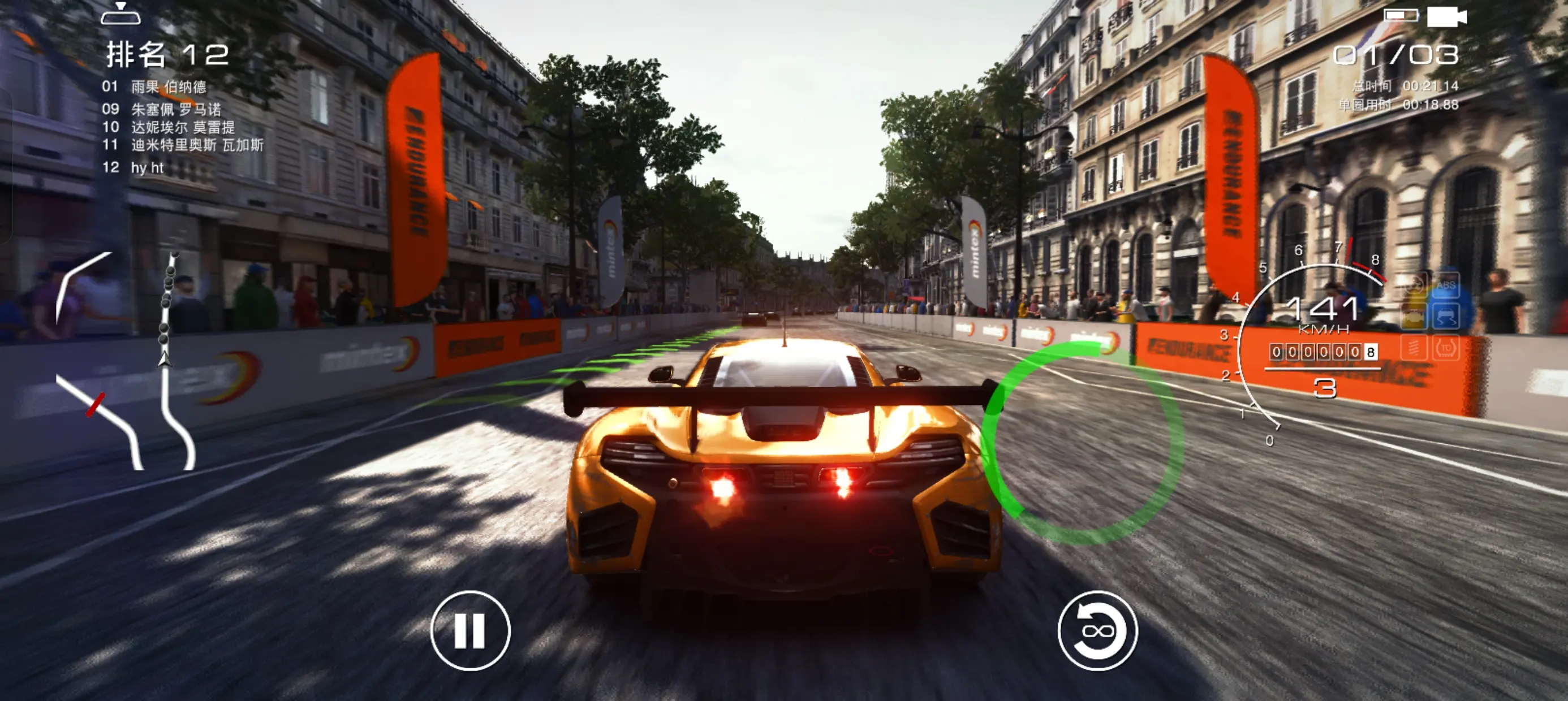This screenshot has width=1568, height=701.
Task: Pause the race
Action: click(x=470, y=630)
